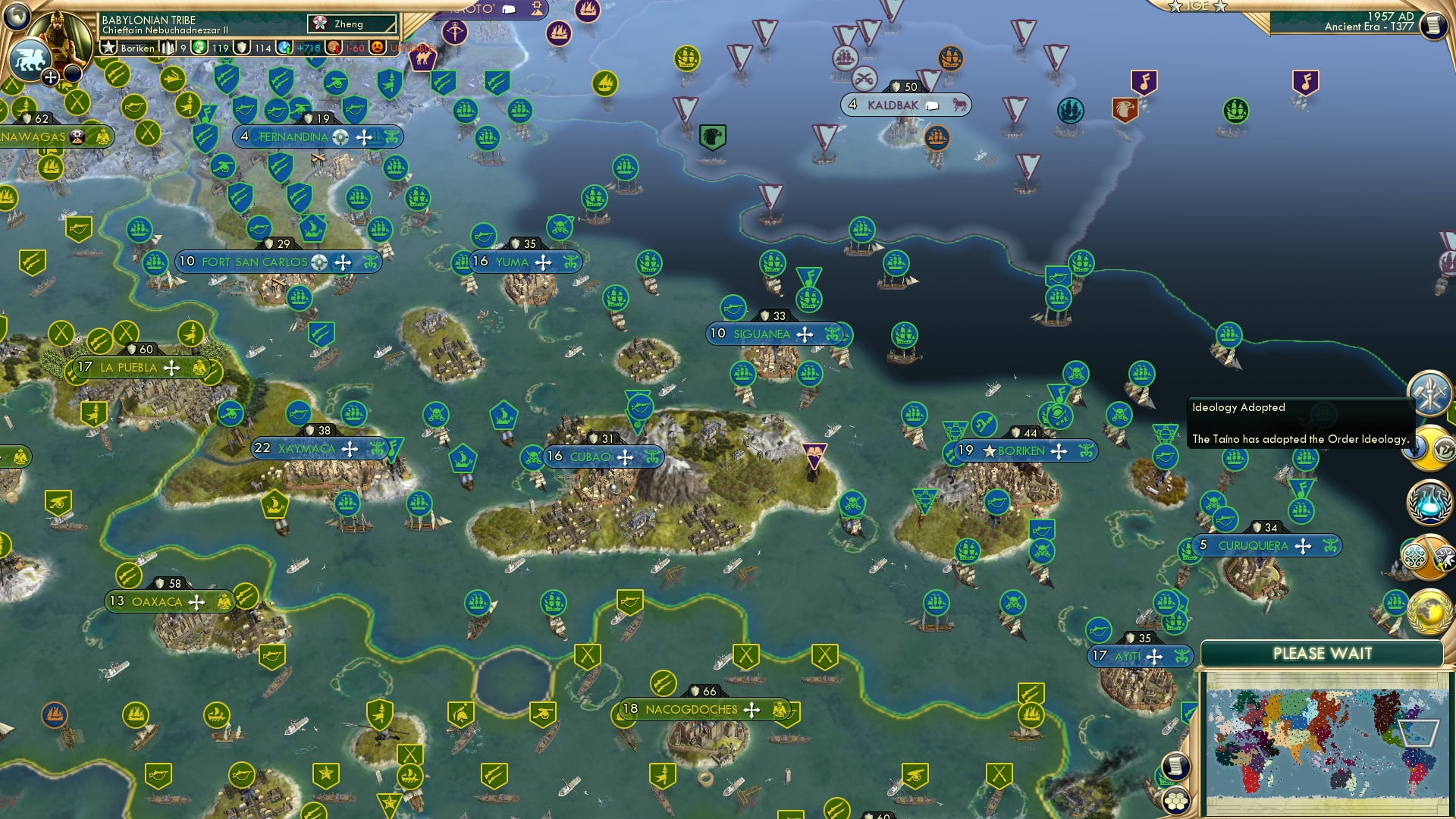The height and width of the screenshot is (819, 1456).
Task: Open the scroll menu icon beside the date
Action: [1432, 25]
